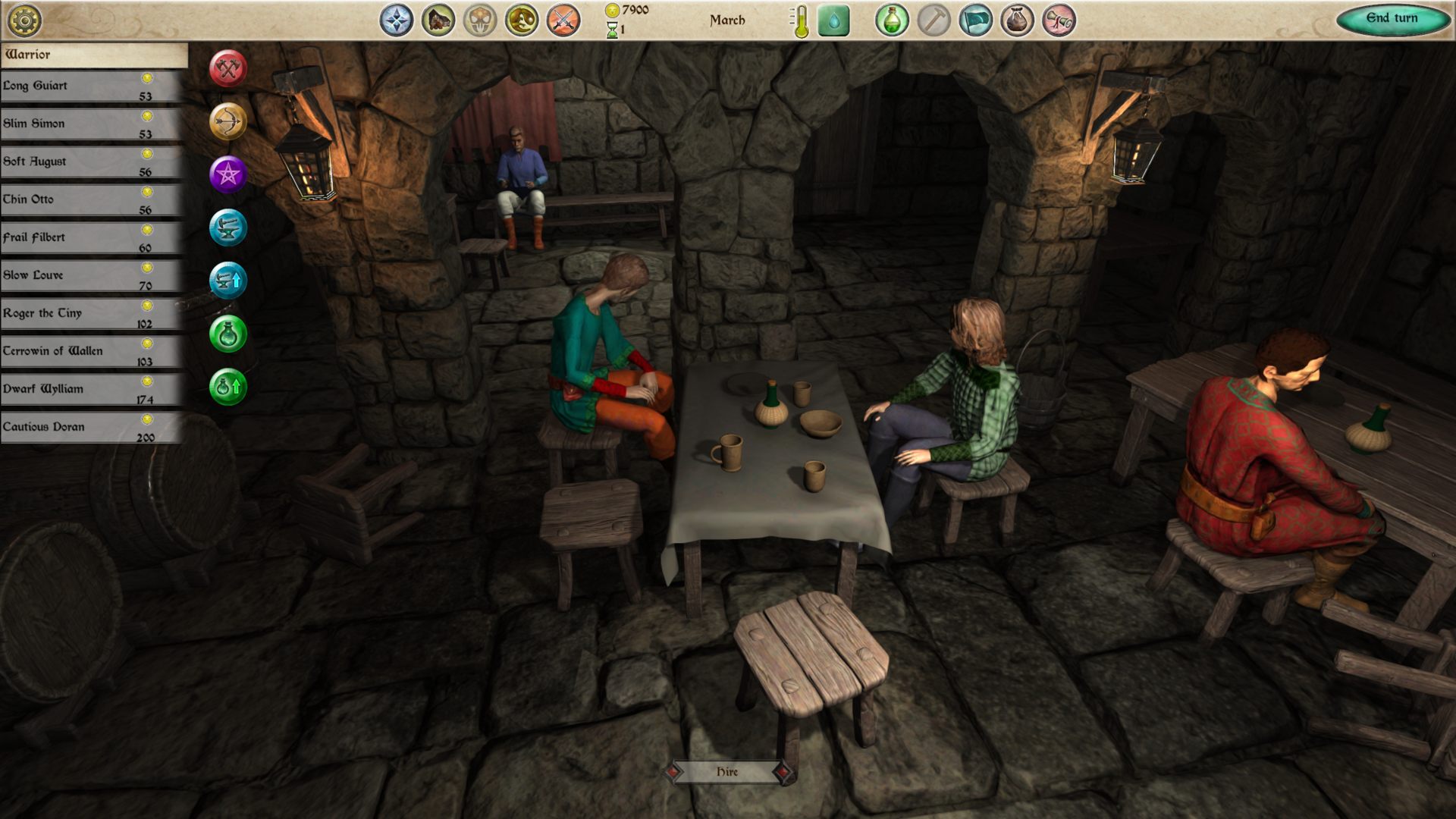Open the scroll icon in top bar
This screenshot has height=819, width=1456.
coord(1059,20)
